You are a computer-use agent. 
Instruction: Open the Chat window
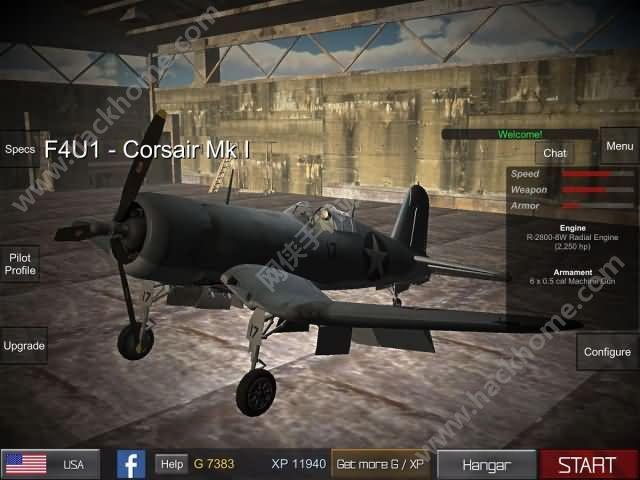555,153
